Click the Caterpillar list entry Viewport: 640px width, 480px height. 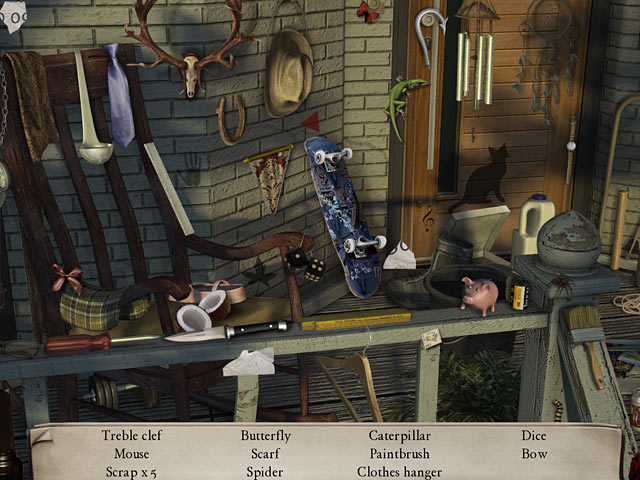[398, 436]
